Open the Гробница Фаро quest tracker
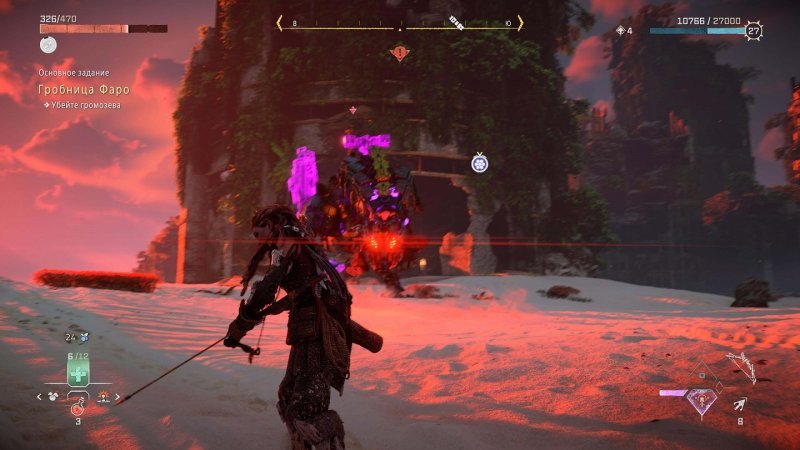800x450 pixels. tap(84, 90)
